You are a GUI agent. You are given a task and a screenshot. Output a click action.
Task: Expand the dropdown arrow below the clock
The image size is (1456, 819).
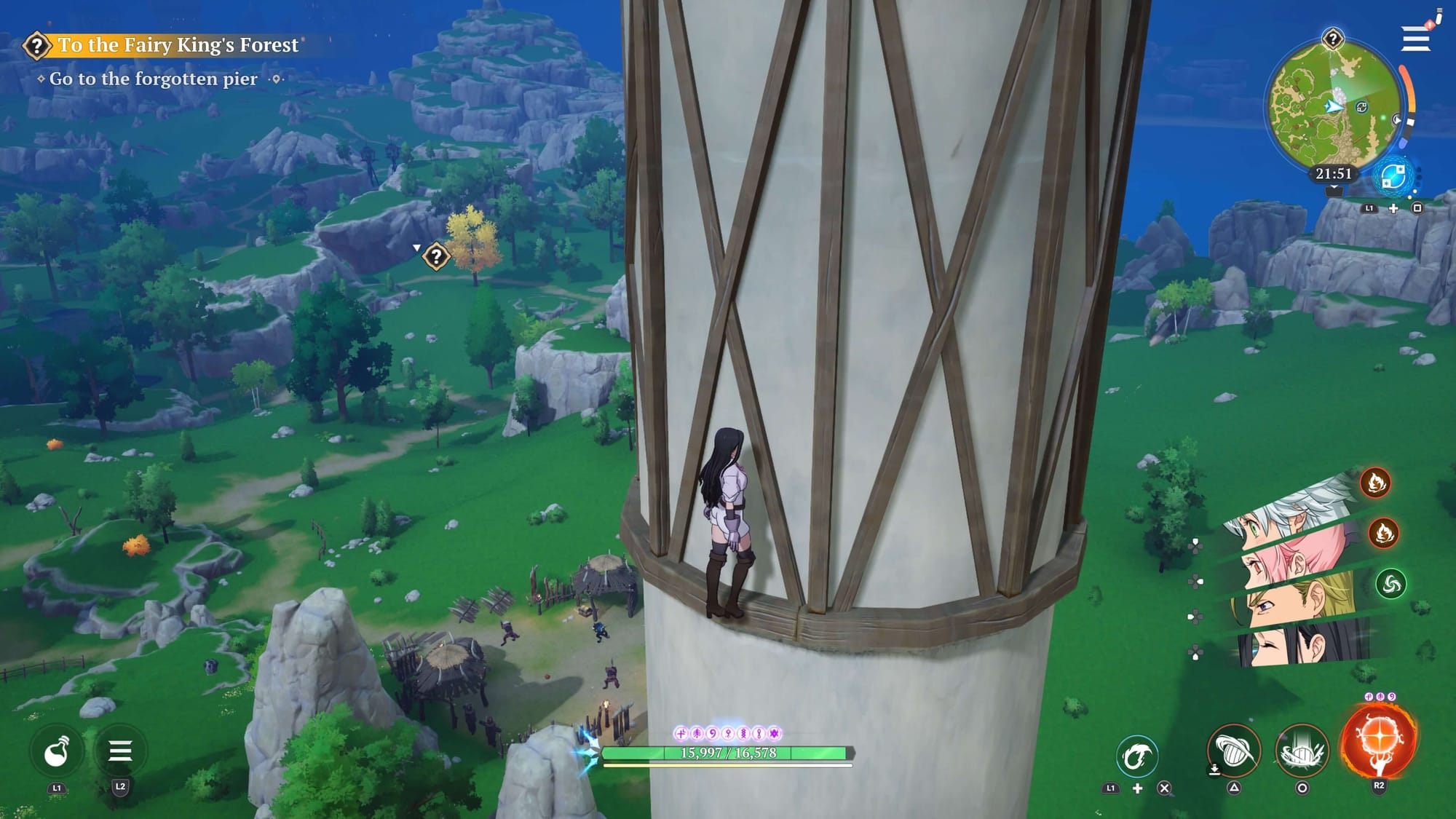1334,191
